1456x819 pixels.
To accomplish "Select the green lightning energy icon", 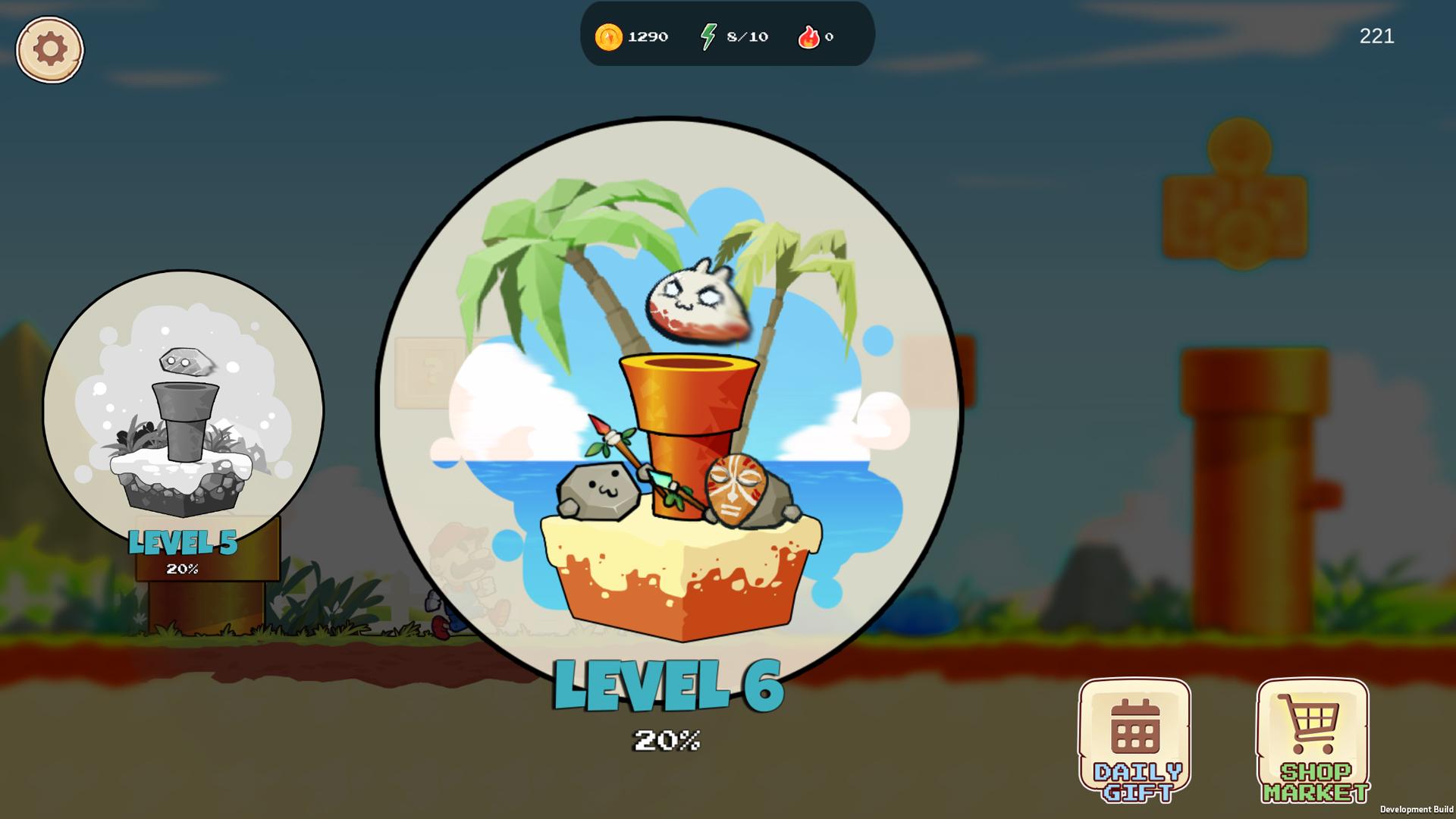I will click(x=708, y=35).
